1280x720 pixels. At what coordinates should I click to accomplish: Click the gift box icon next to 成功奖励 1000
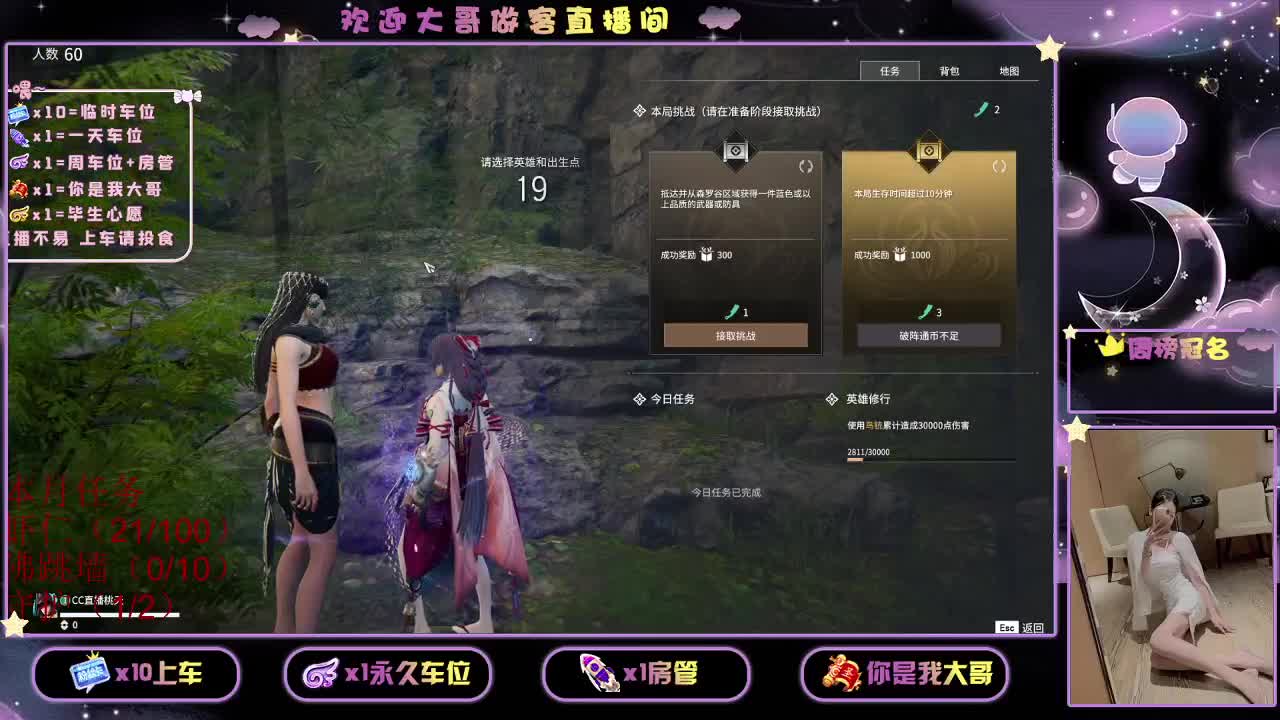click(898, 255)
